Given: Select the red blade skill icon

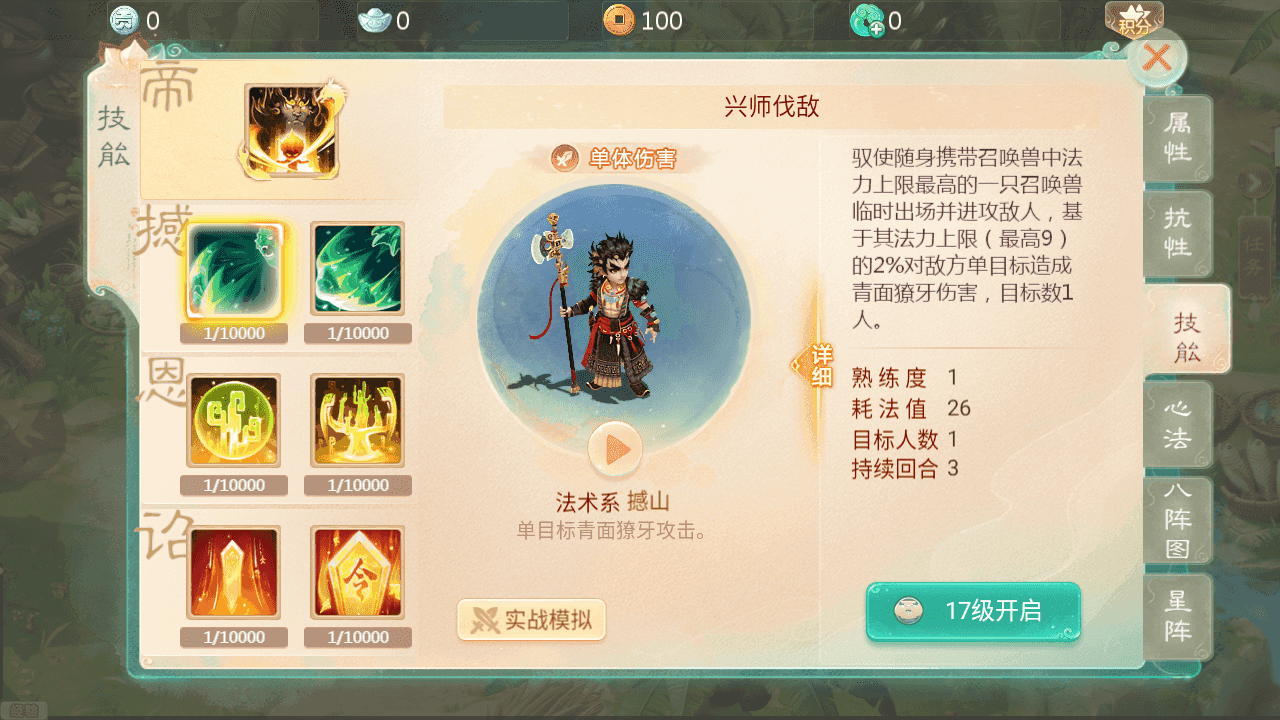Looking at the screenshot, I should pyautogui.click(x=234, y=571).
